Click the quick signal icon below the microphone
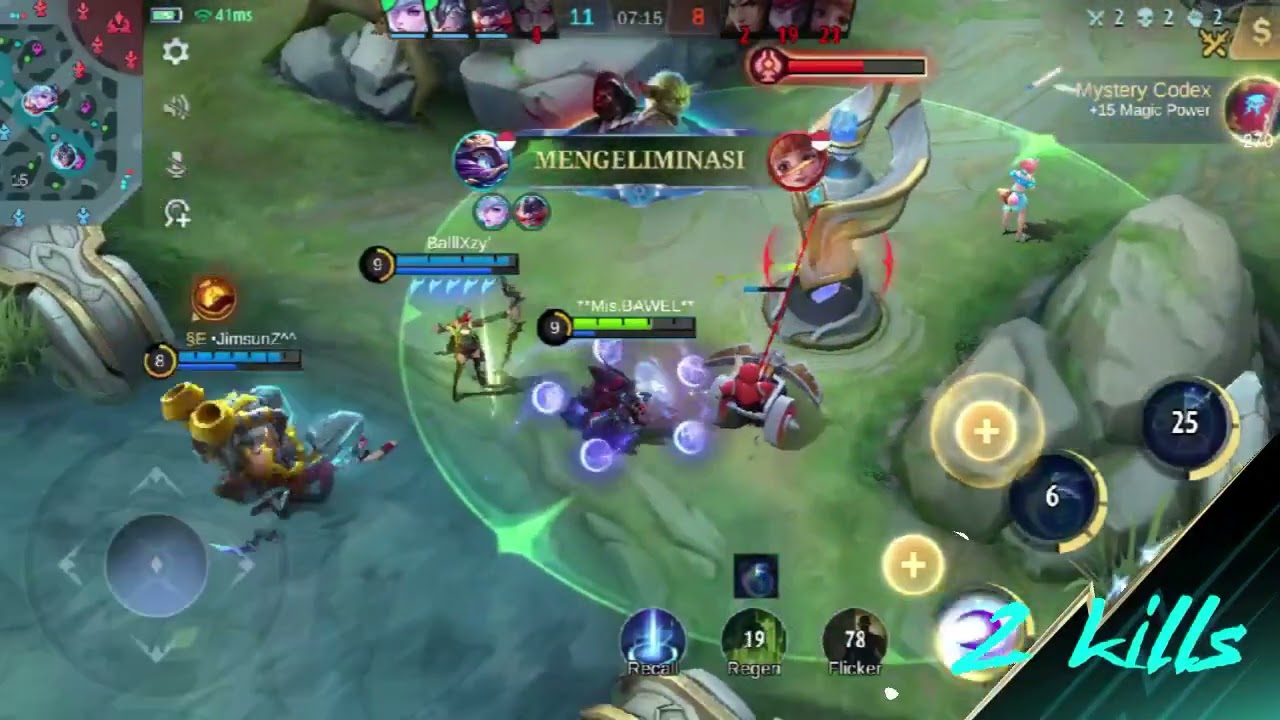The image size is (1280, 720). point(177,214)
